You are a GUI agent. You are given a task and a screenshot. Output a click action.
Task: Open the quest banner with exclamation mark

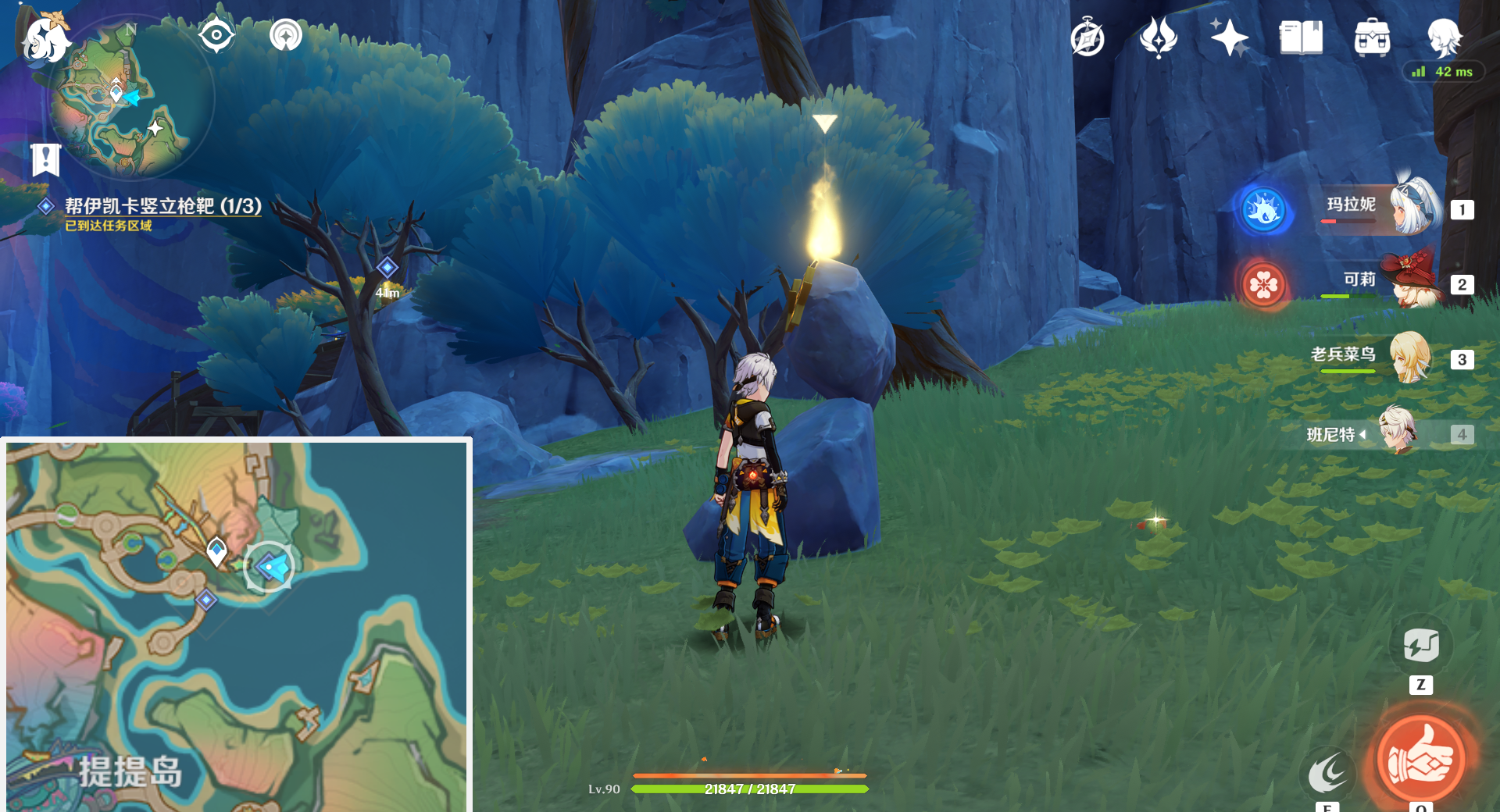(46, 159)
